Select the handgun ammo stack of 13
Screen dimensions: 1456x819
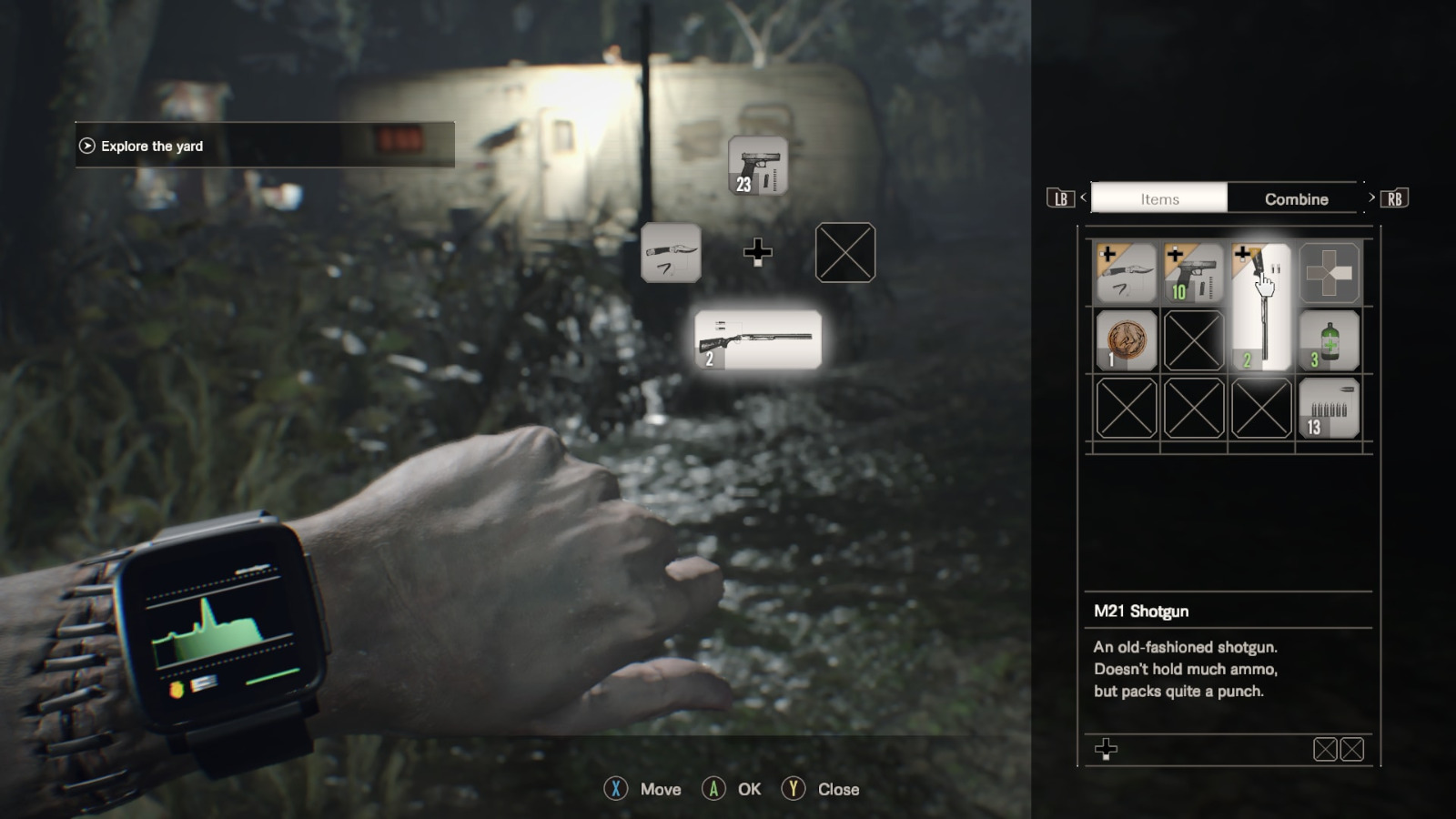[x=1329, y=409]
